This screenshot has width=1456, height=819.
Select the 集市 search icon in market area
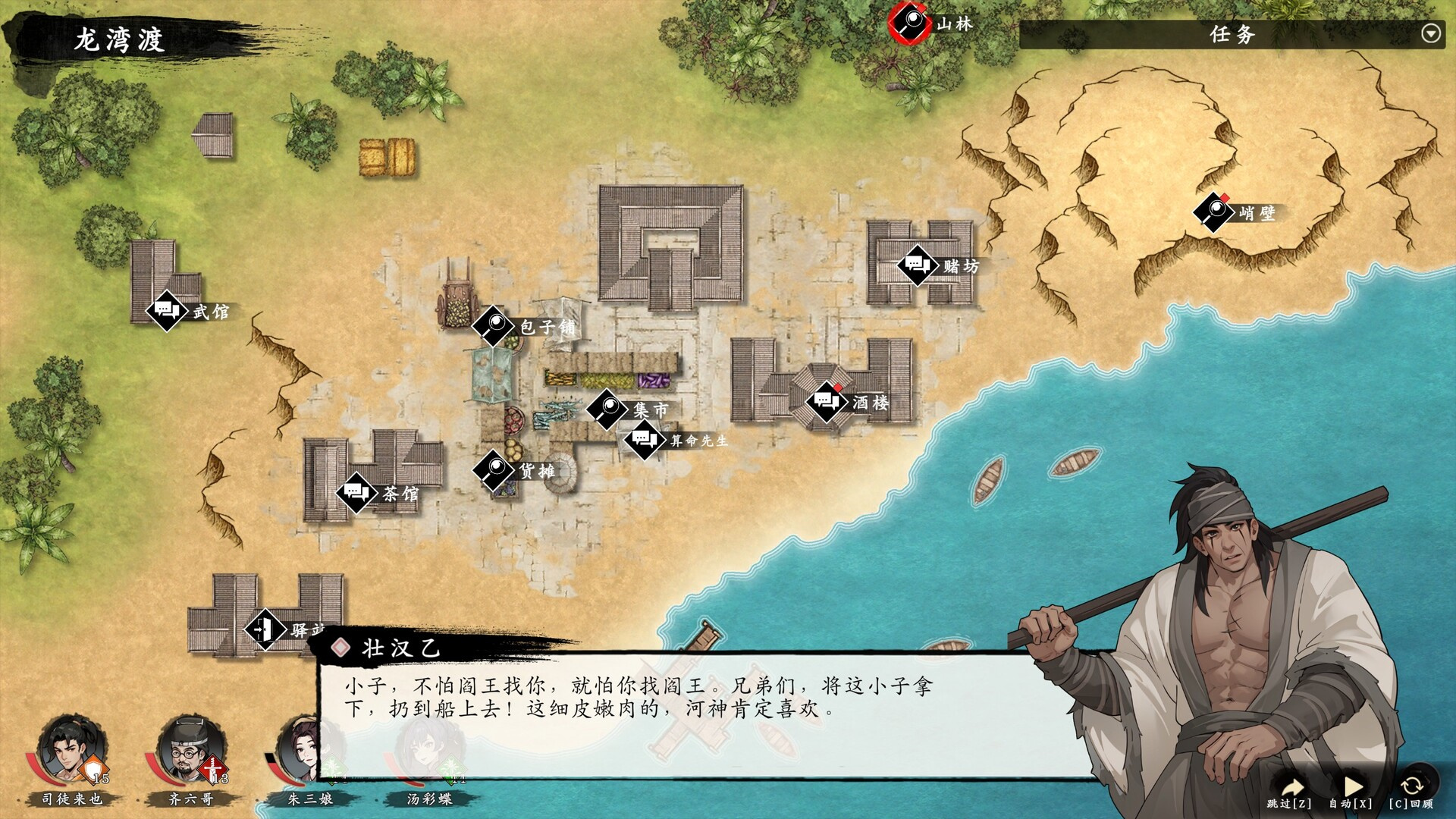click(607, 407)
